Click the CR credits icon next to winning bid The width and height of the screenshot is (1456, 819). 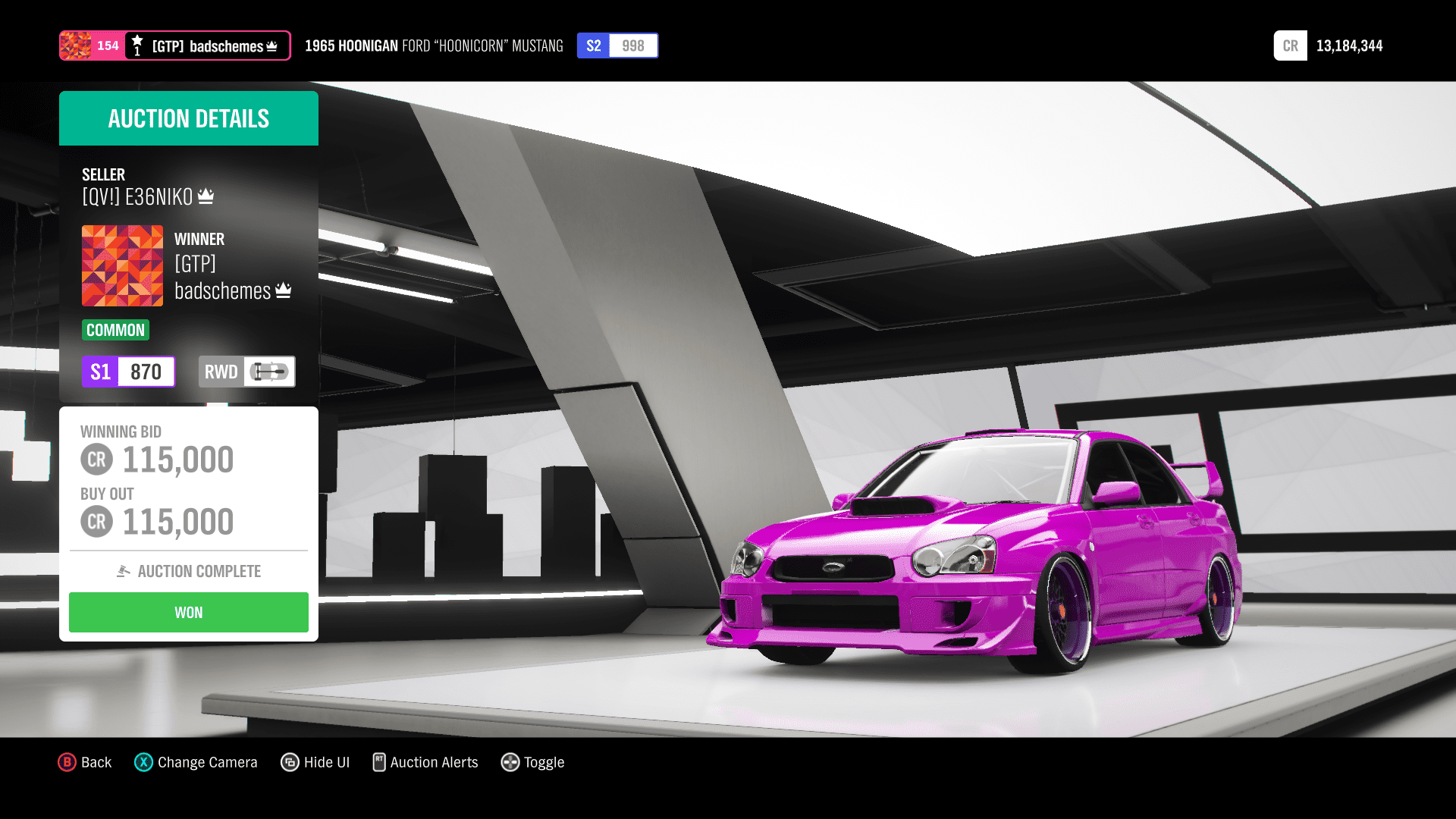click(96, 459)
